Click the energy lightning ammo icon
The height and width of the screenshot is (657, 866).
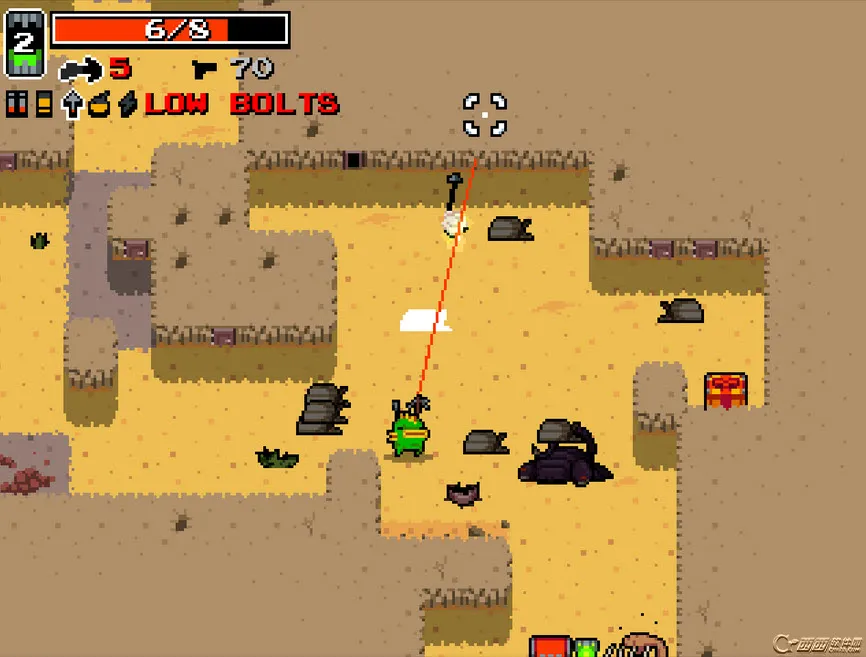tap(127, 104)
